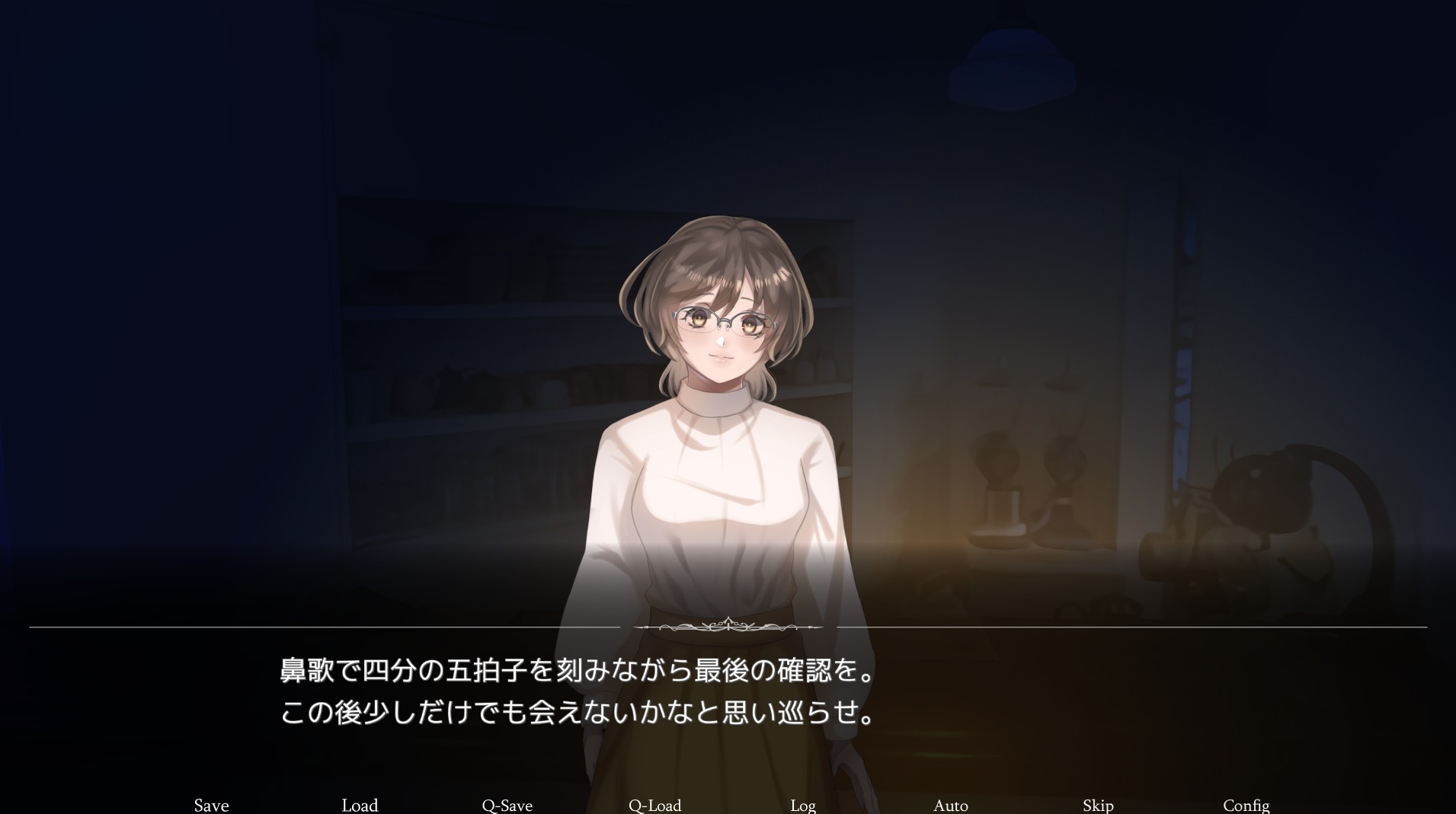Open the Config settings

click(x=1246, y=805)
